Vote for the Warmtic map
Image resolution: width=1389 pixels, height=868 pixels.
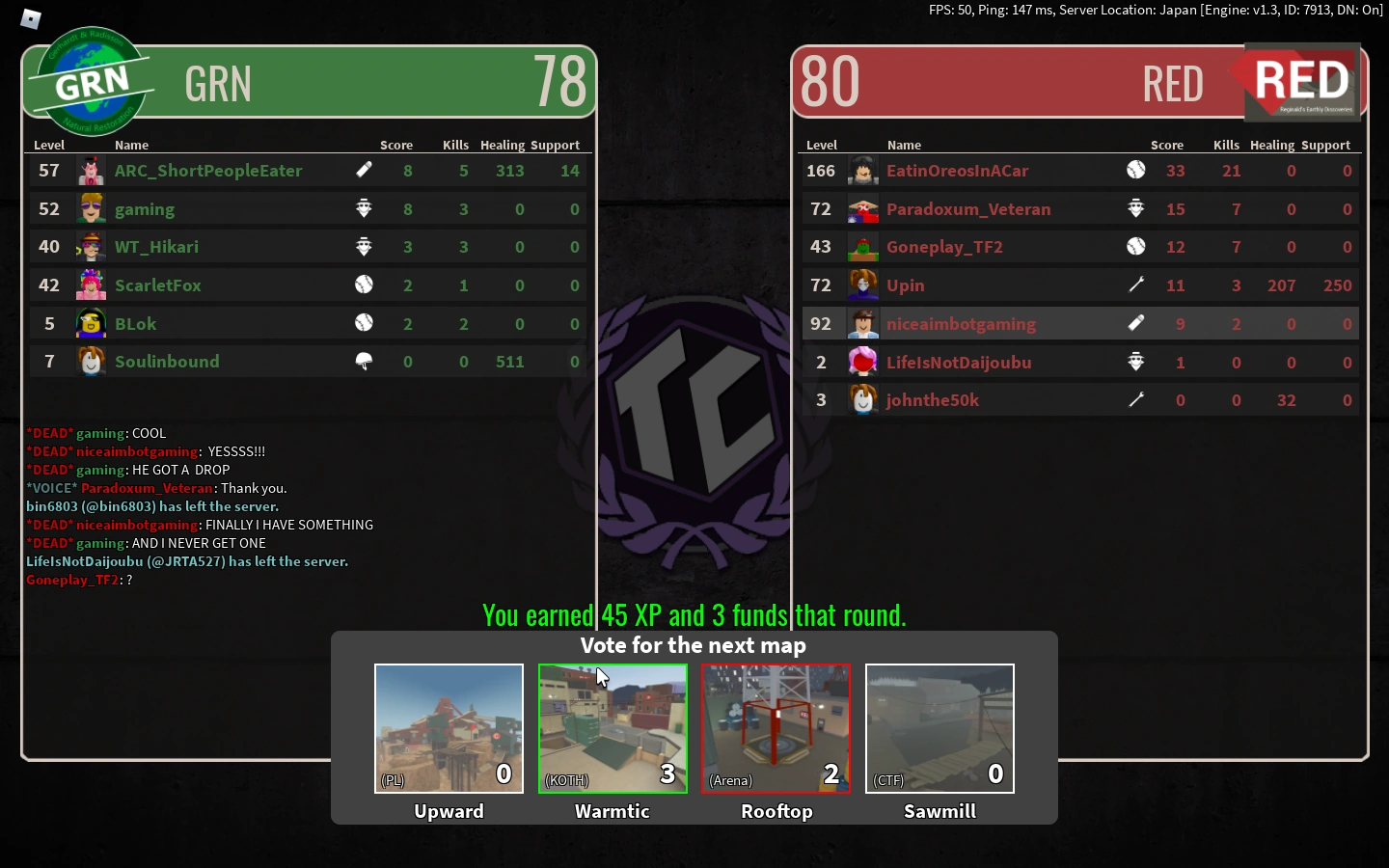click(x=613, y=729)
